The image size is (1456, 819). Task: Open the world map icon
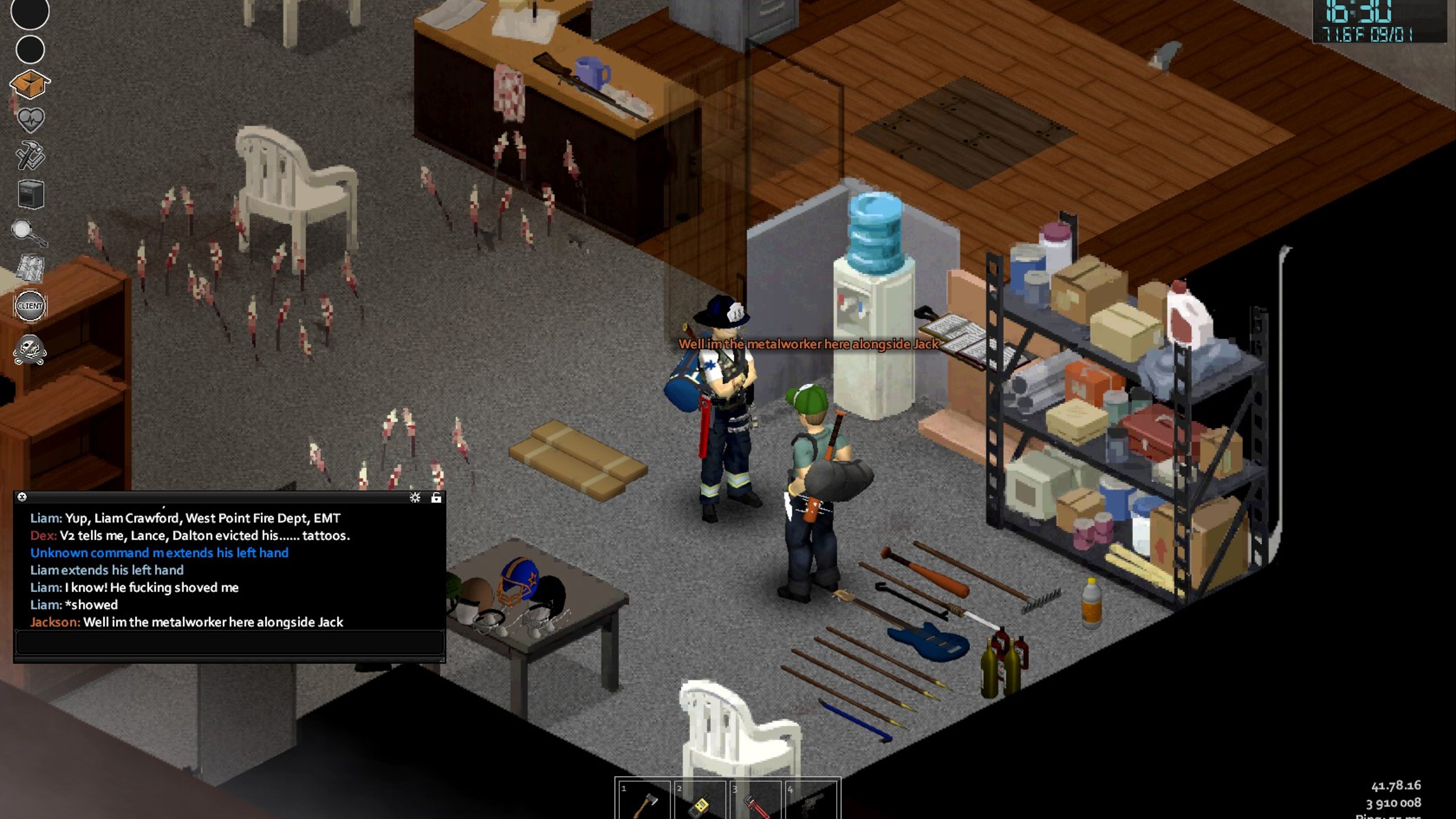click(x=30, y=267)
